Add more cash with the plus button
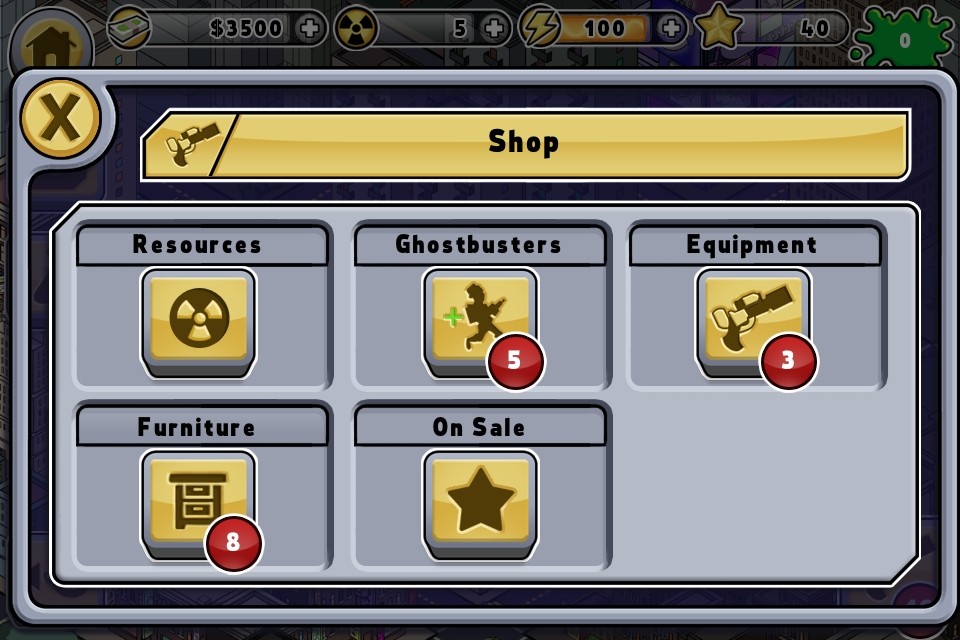Screen dimensions: 960x640 (x=311, y=28)
